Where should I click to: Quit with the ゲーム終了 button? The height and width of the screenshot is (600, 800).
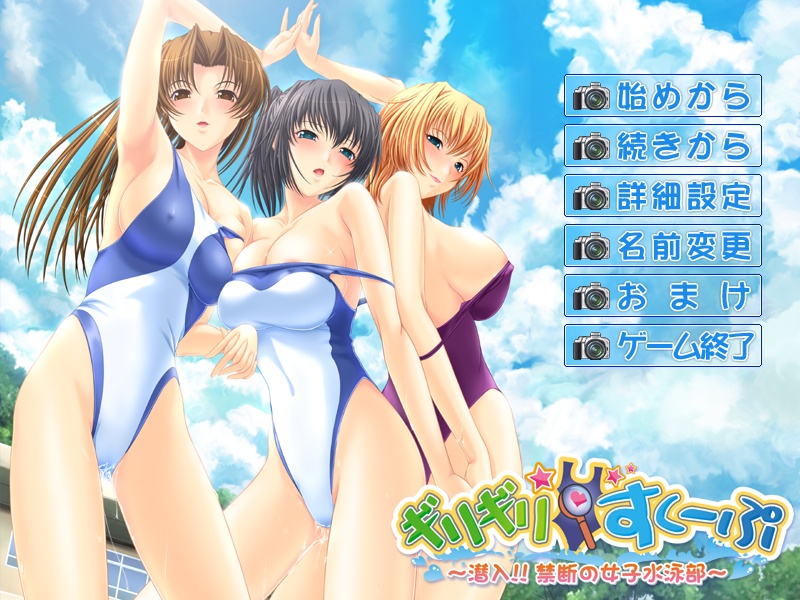(x=663, y=345)
